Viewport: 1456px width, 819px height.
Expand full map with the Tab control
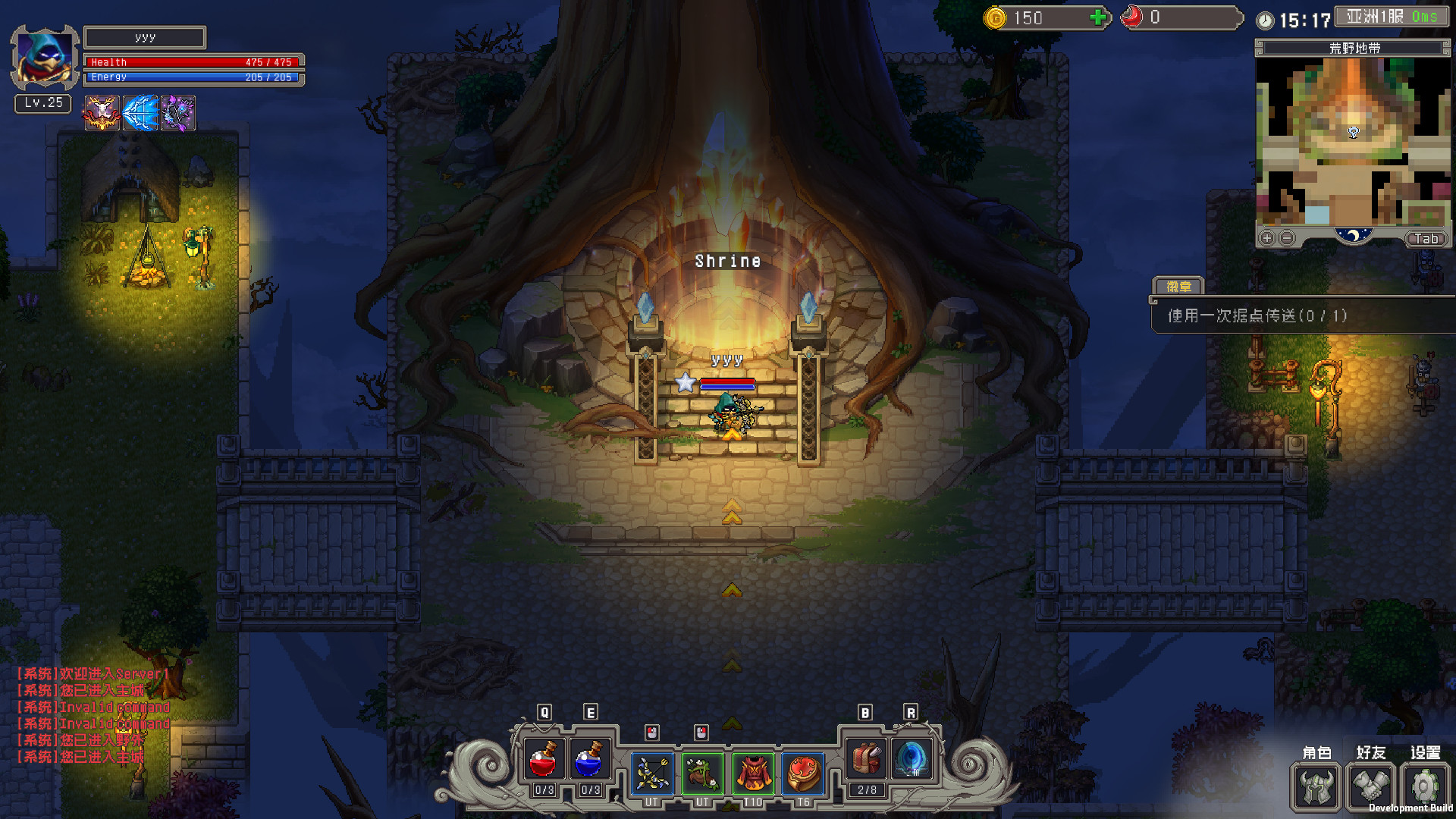(1427, 238)
